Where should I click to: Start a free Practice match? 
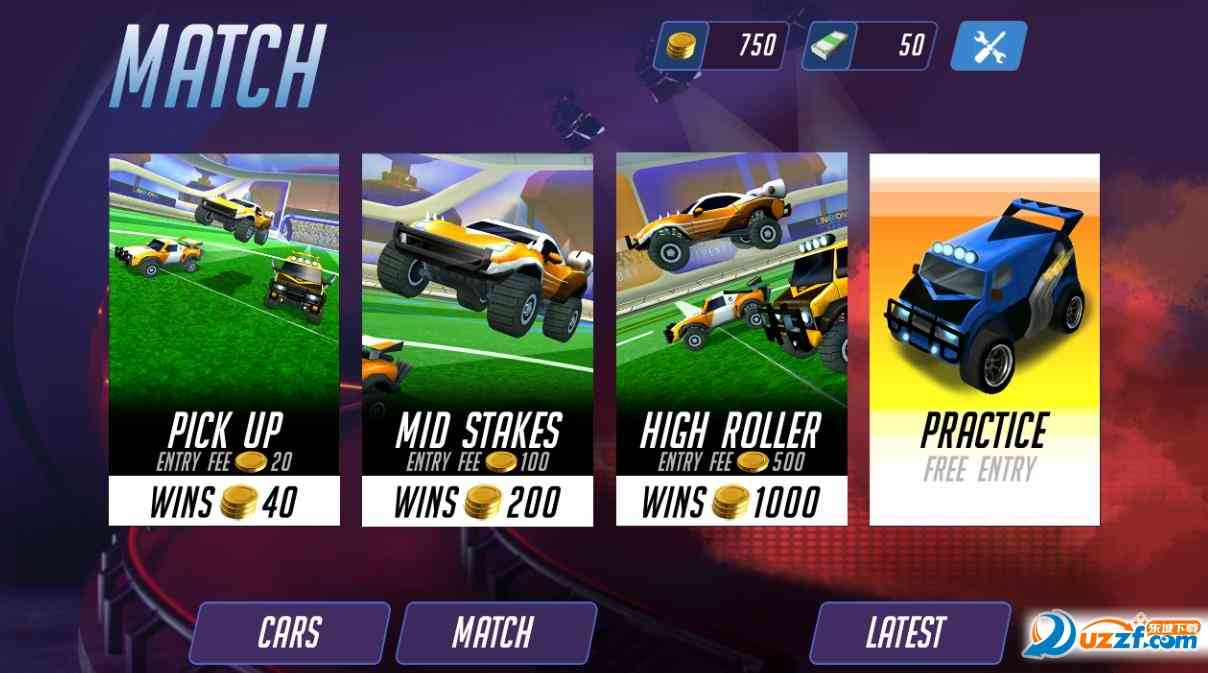pos(984,339)
